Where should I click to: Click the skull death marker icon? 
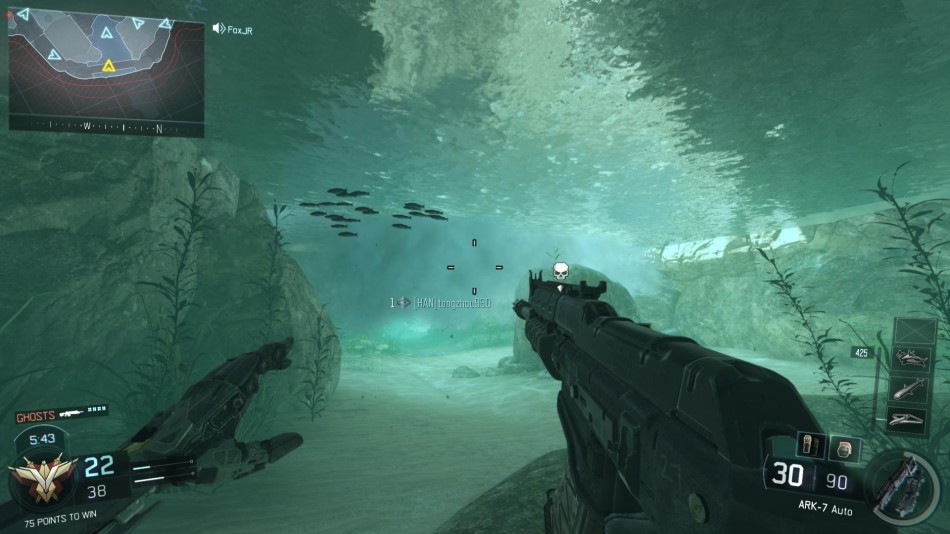pyautogui.click(x=561, y=271)
